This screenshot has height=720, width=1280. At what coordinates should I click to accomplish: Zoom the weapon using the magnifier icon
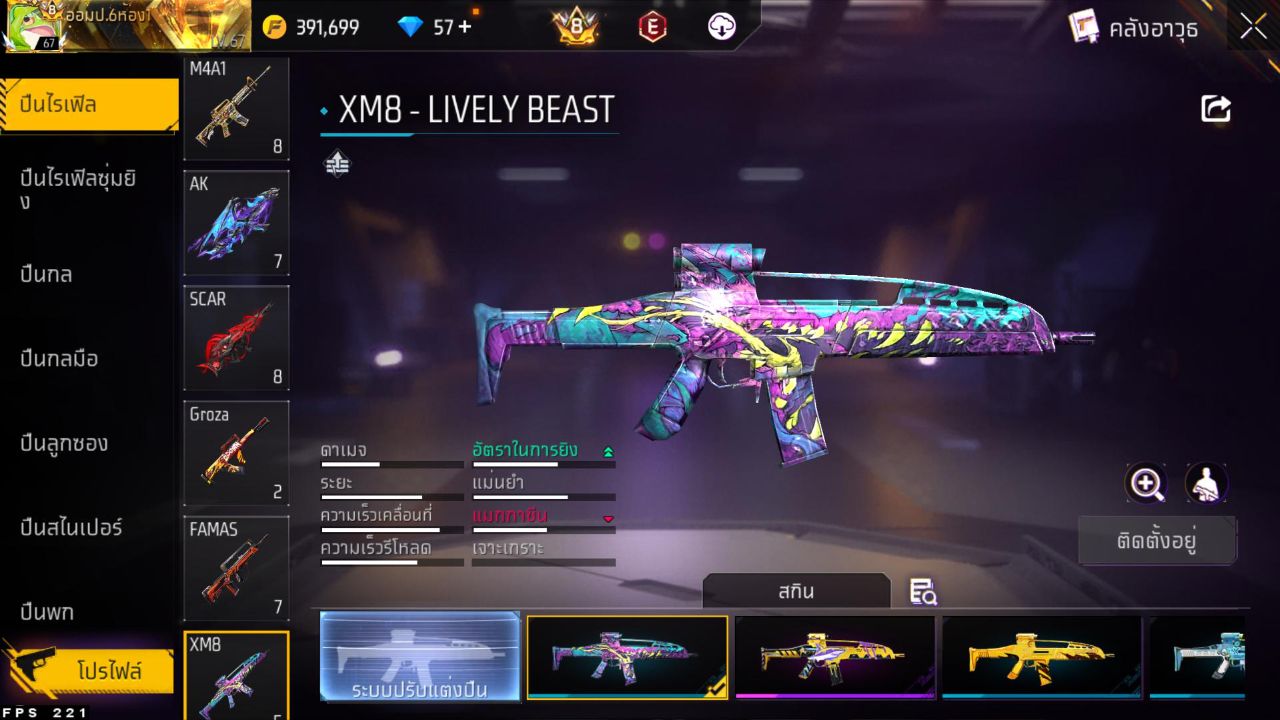1146,483
